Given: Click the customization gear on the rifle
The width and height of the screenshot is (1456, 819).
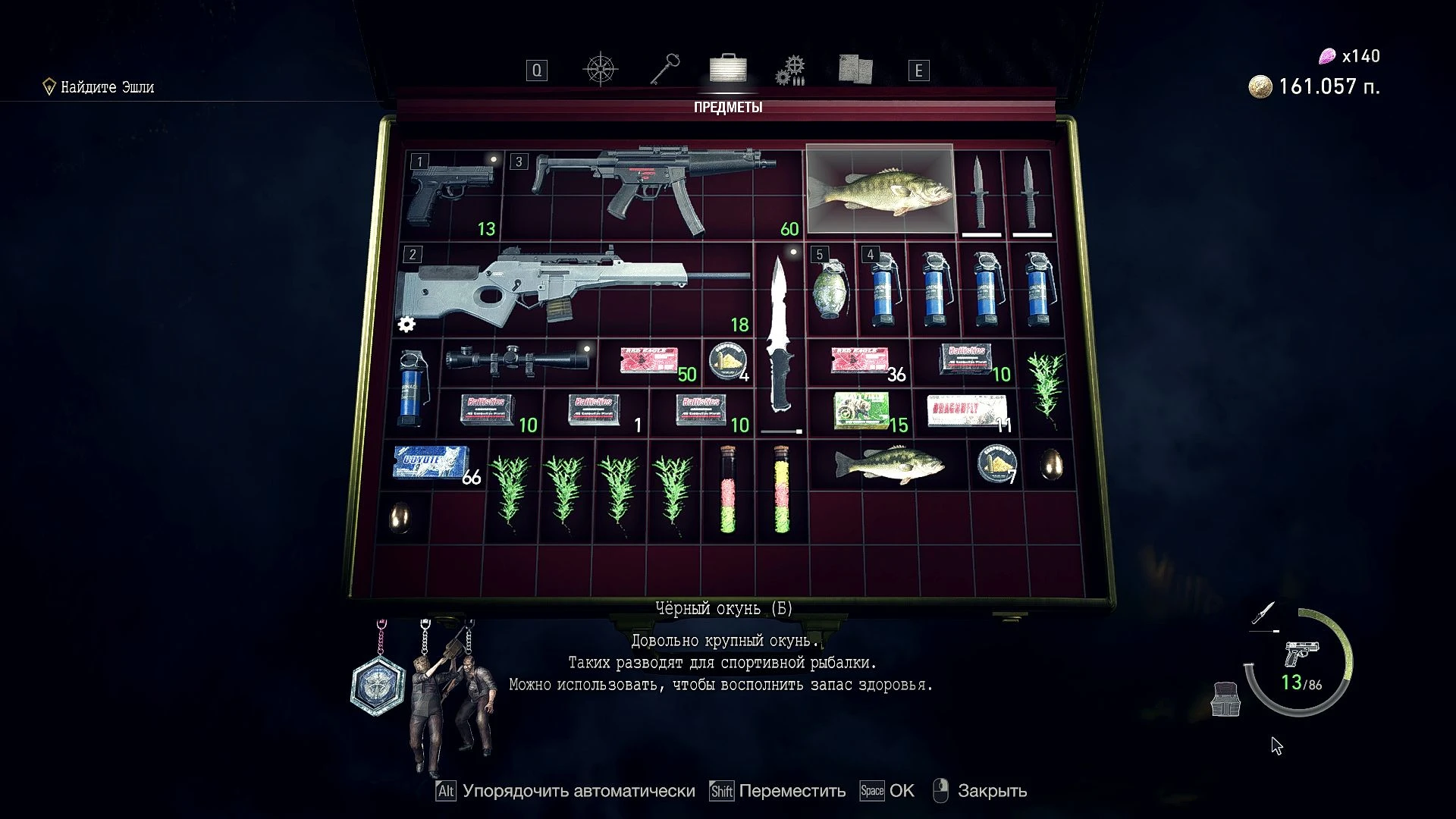Looking at the screenshot, I should tap(407, 325).
